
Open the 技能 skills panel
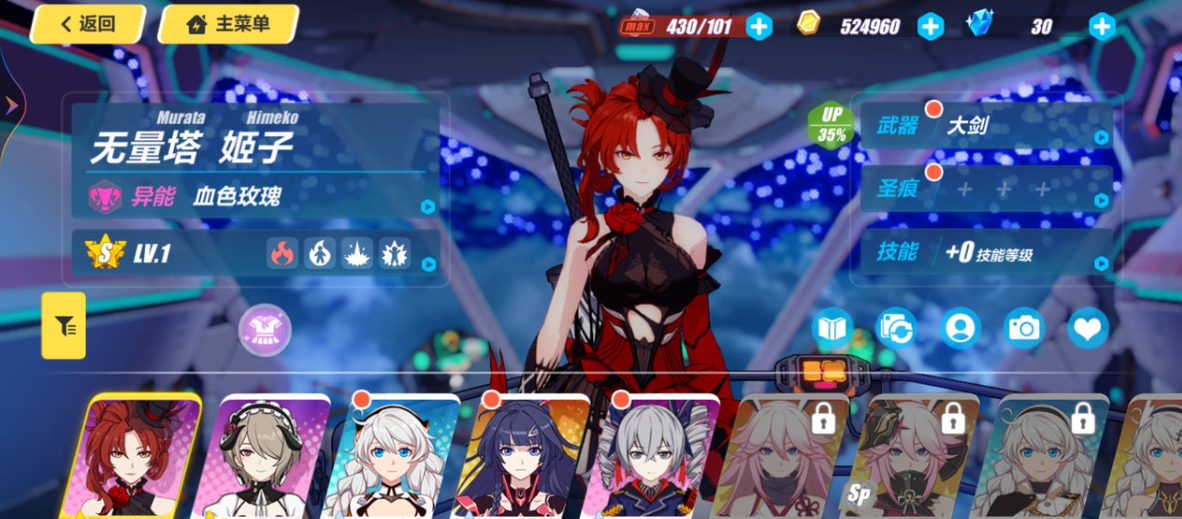pos(985,253)
